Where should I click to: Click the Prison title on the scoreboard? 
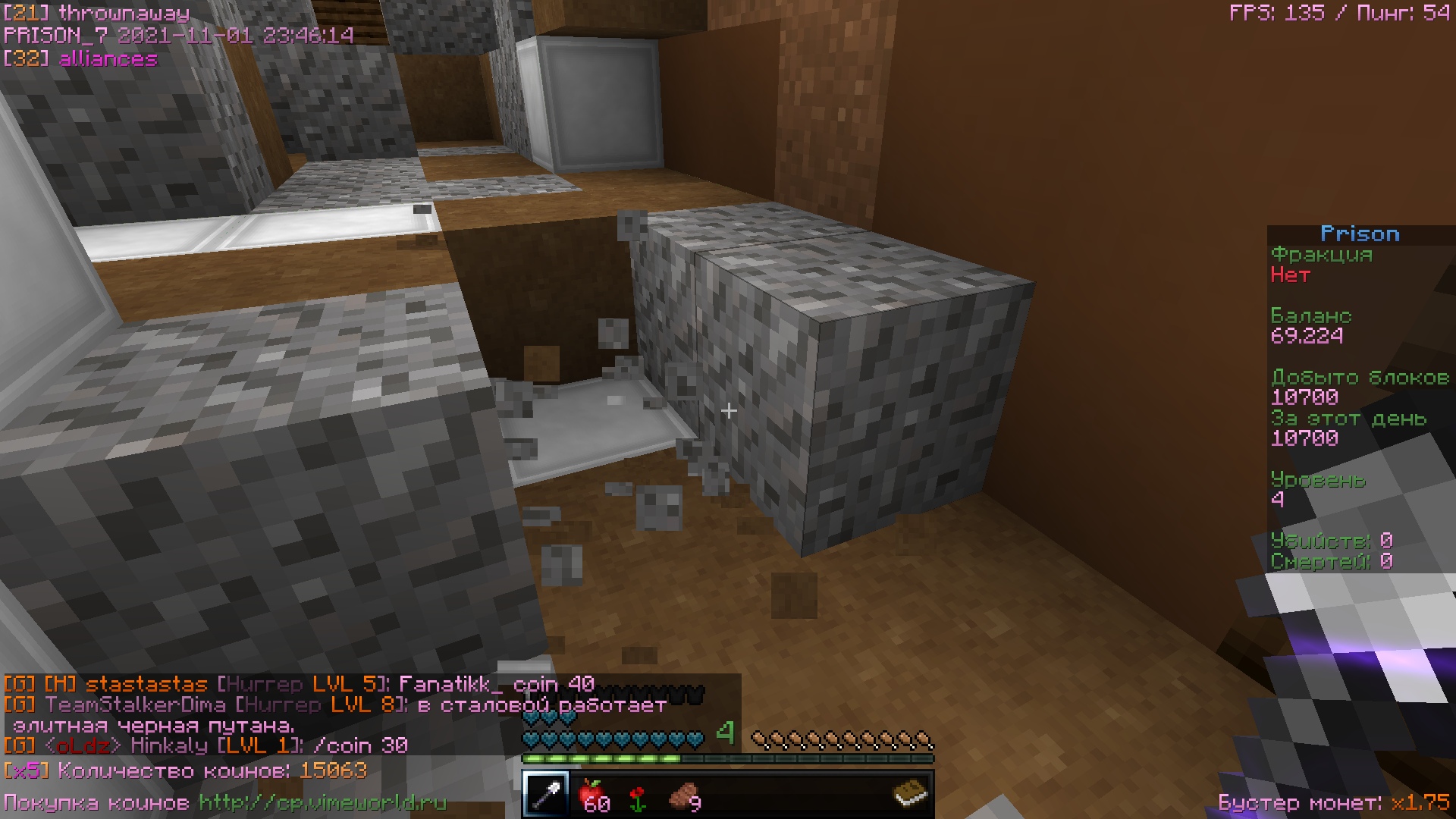pyautogui.click(x=1361, y=234)
